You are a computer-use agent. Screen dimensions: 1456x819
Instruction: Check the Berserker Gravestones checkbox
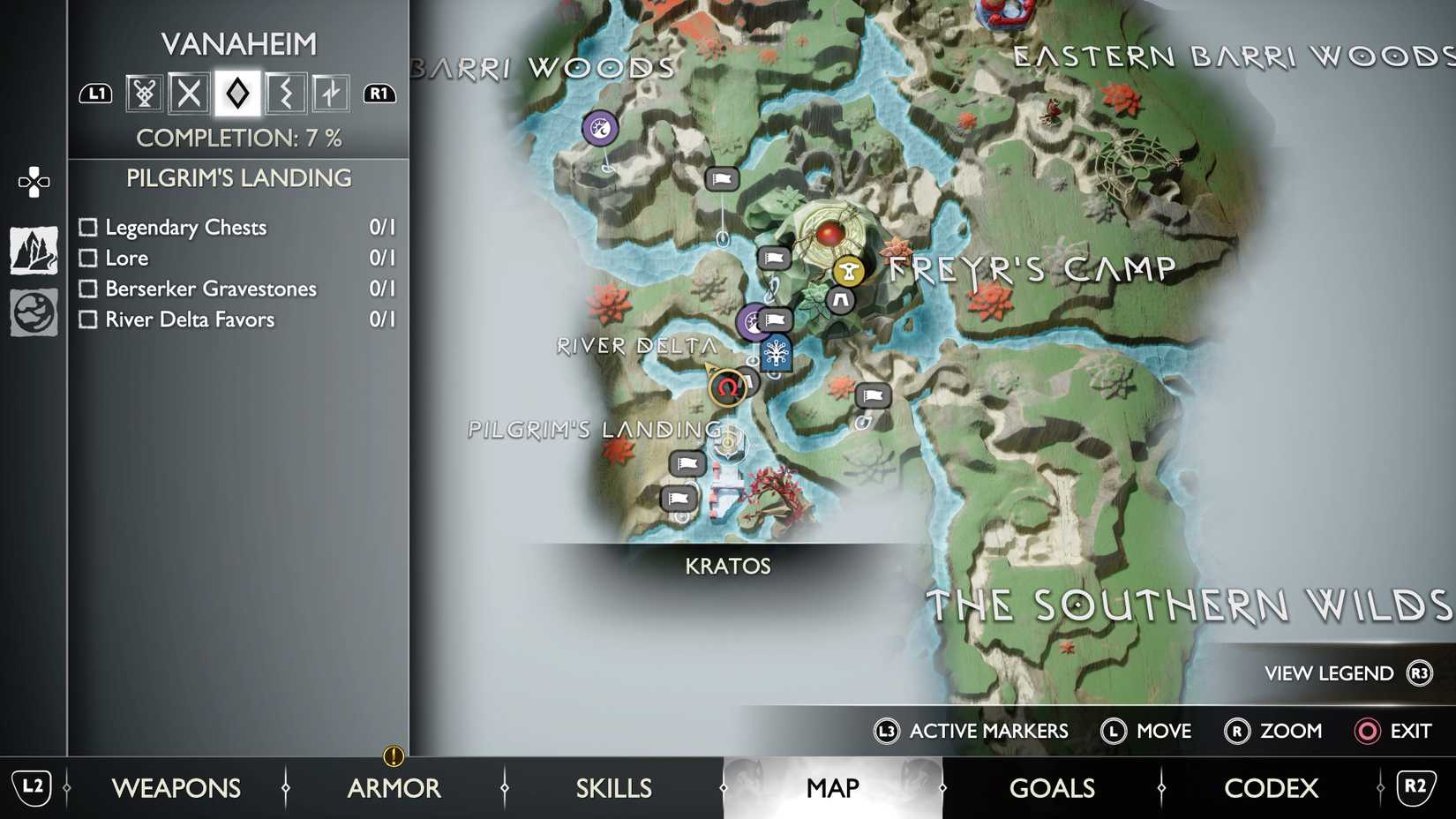pos(87,289)
